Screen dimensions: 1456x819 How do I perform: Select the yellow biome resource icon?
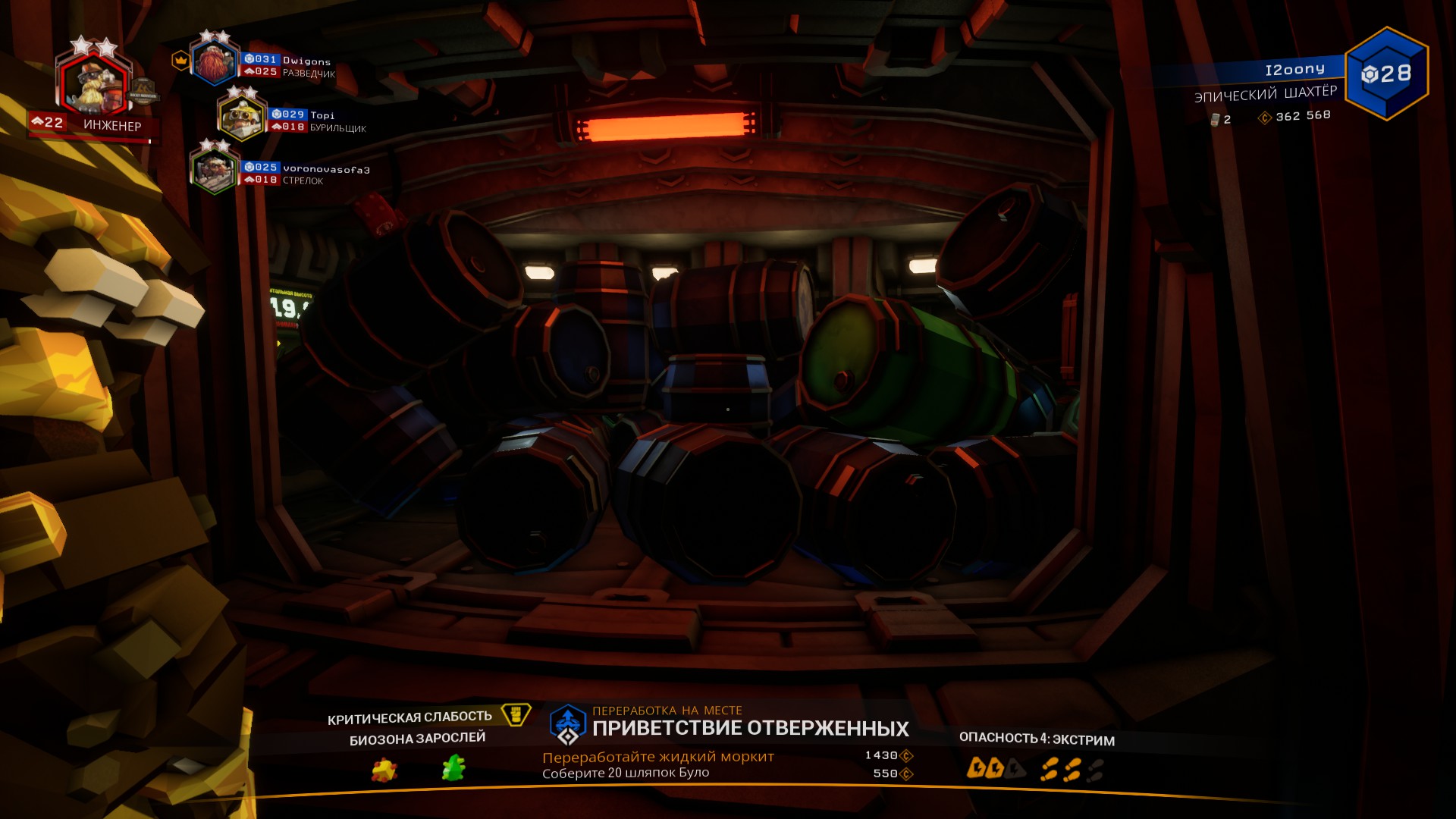pyautogui.click(x=384, y=770)
